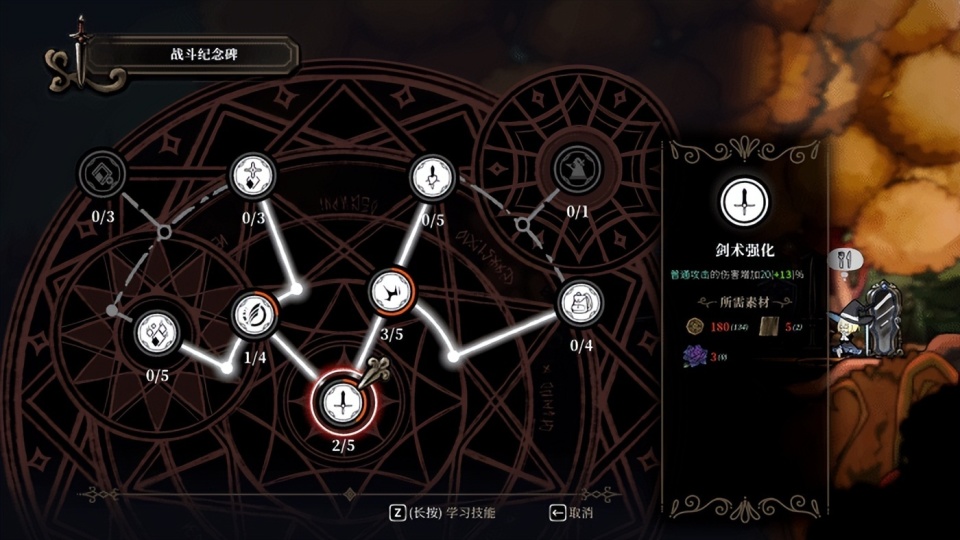Cancel with the 取消 button
This screenshot has height=540, width=960.
(570, 513)
